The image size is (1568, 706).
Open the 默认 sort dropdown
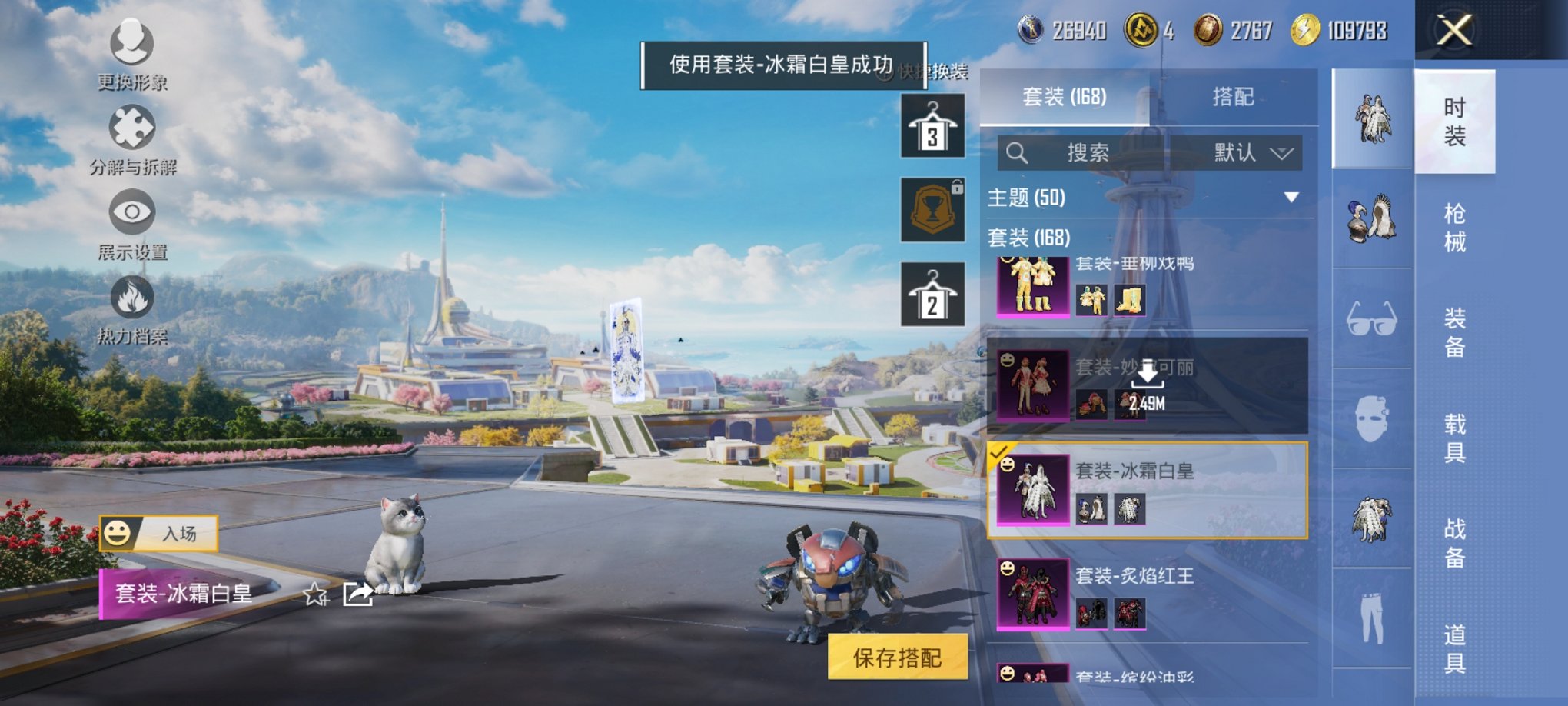(1249, 153)
